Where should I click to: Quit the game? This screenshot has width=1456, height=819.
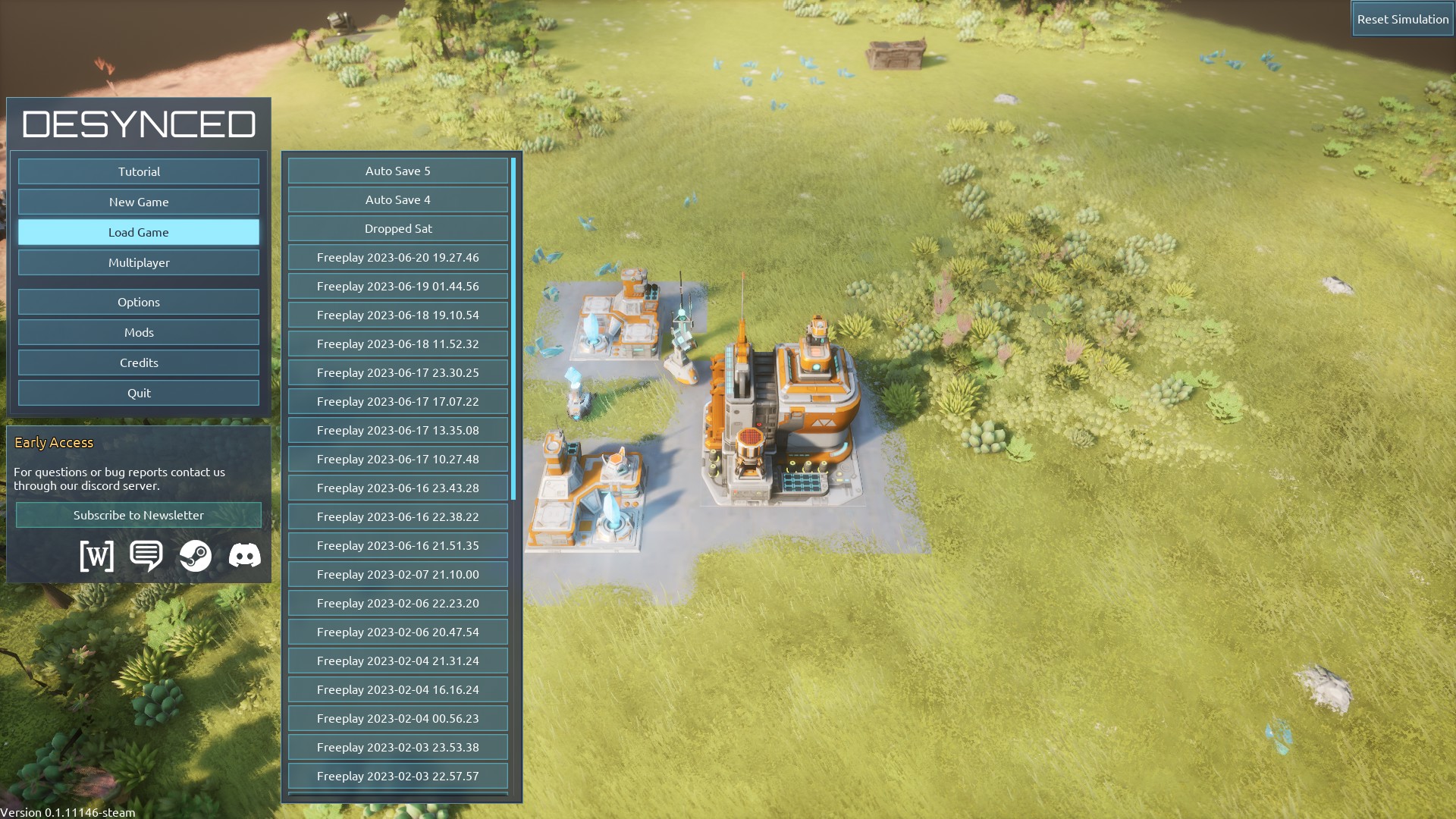click(139, 393)
